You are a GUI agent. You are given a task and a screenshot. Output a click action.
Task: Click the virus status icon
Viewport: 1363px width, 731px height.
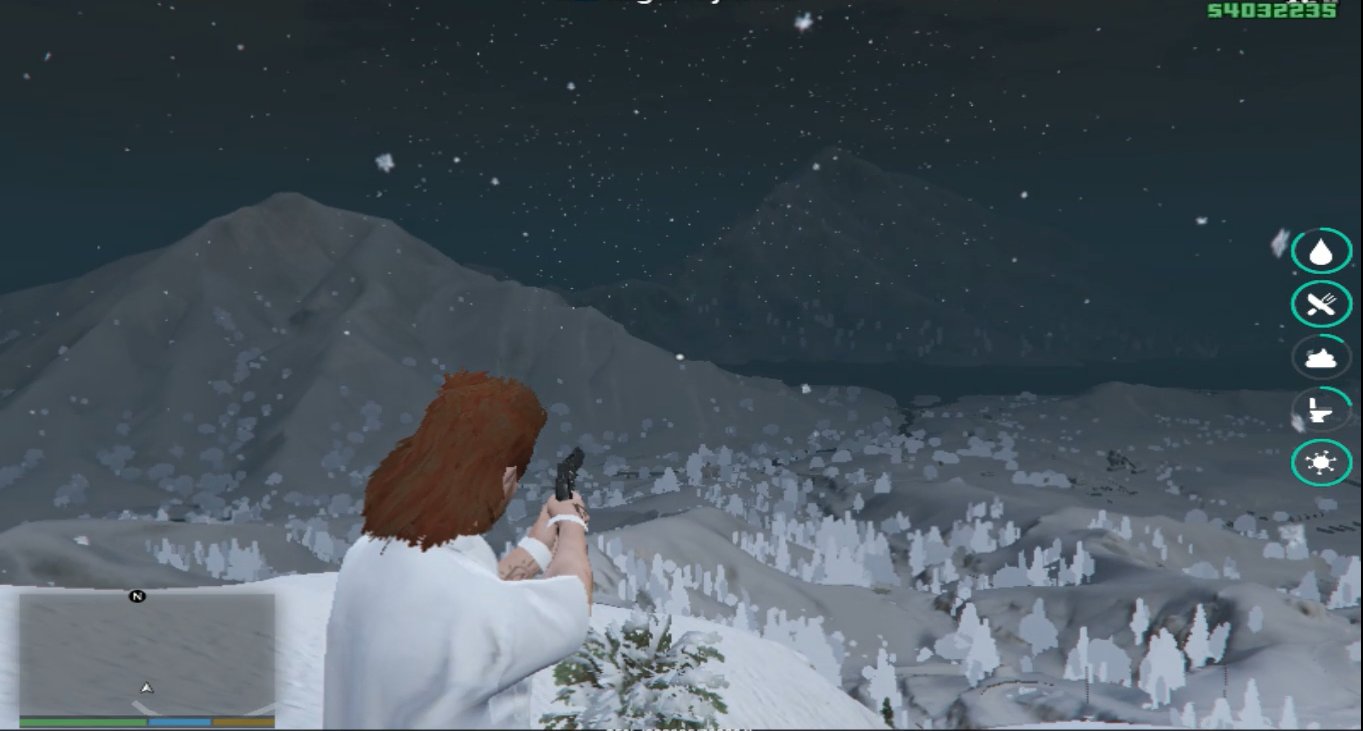(x=1321, y=463)
